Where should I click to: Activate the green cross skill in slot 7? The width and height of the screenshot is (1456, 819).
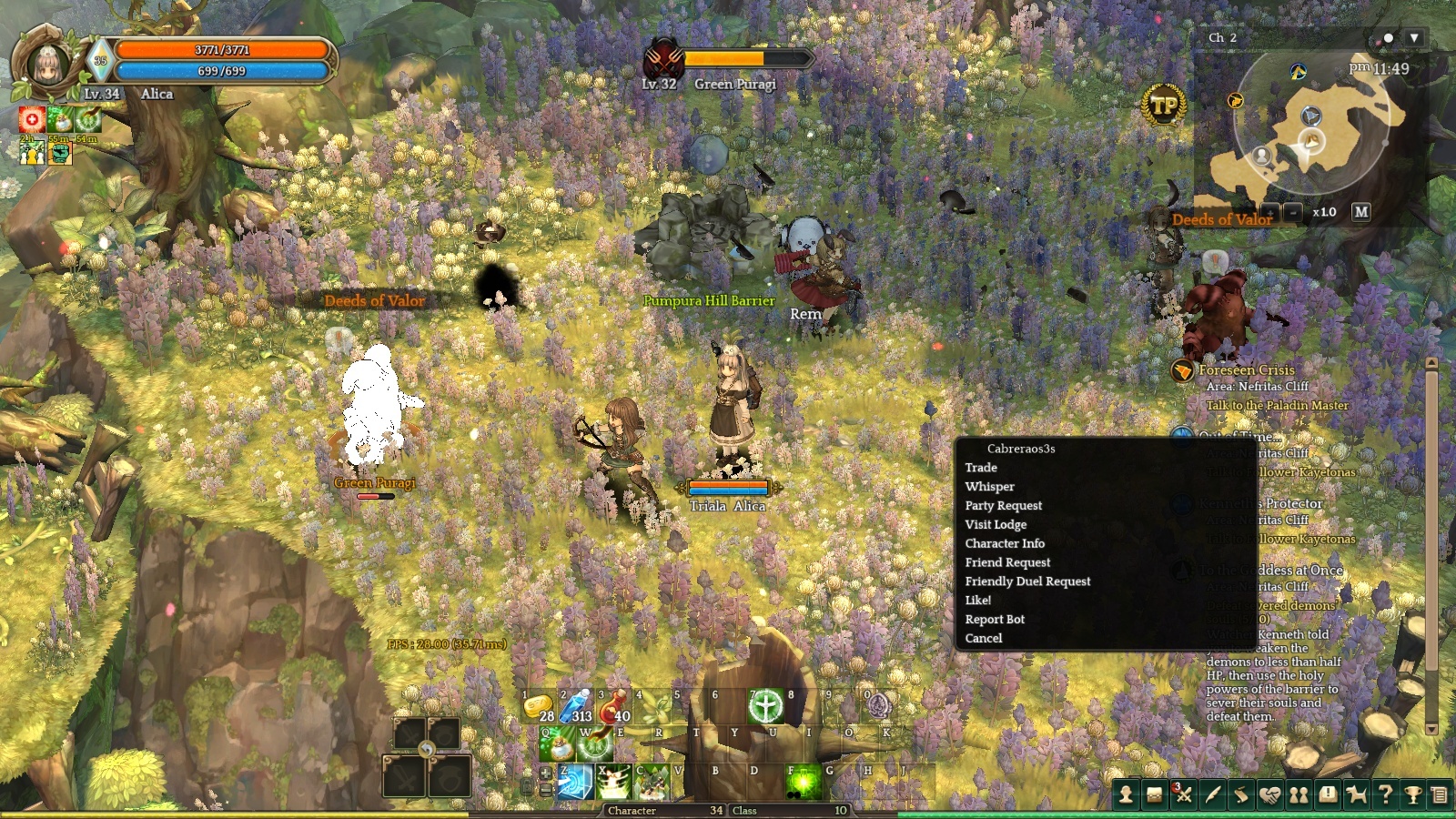point(766,706)
